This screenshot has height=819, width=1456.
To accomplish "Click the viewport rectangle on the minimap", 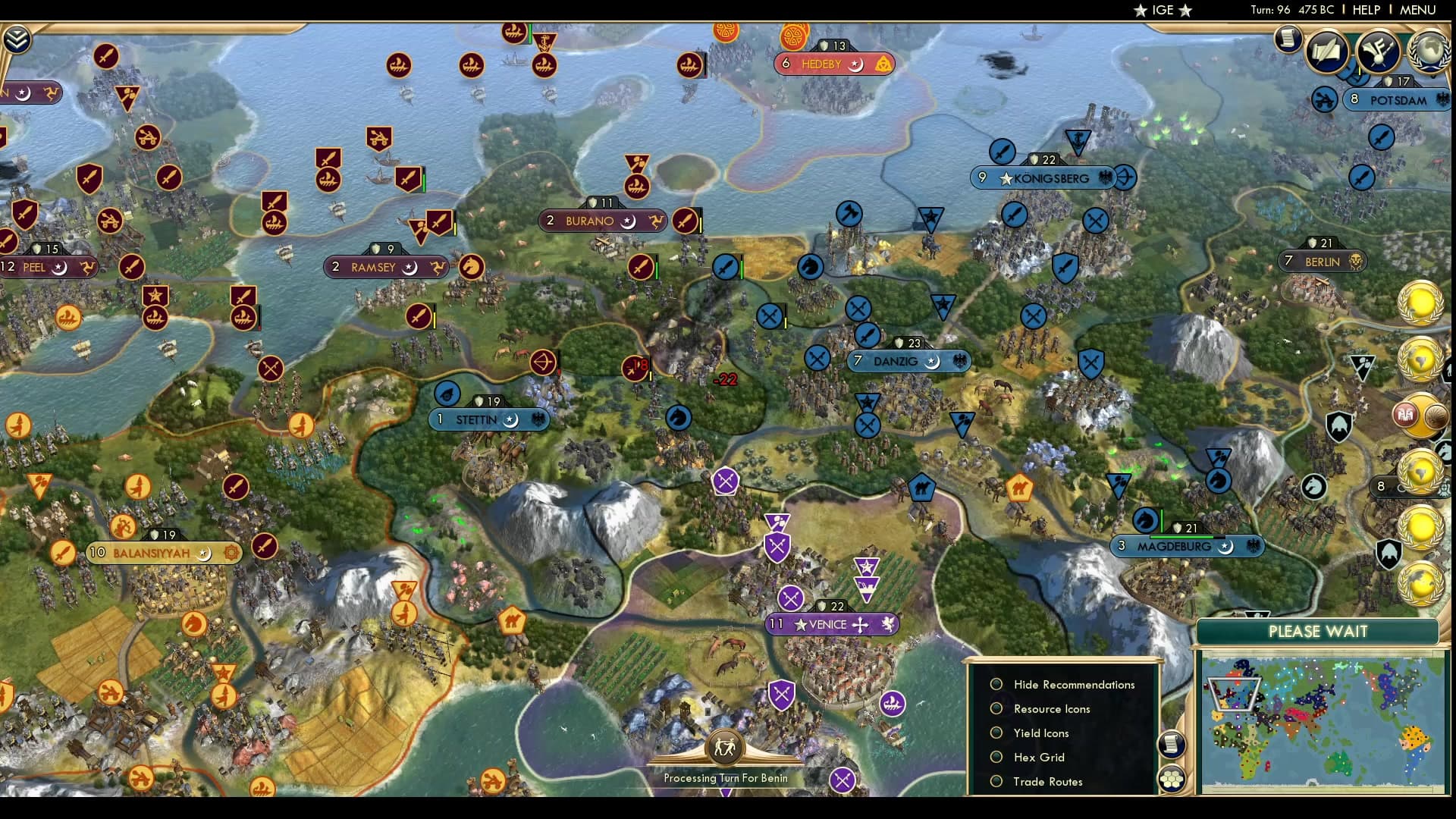I will pos(1235,695).
